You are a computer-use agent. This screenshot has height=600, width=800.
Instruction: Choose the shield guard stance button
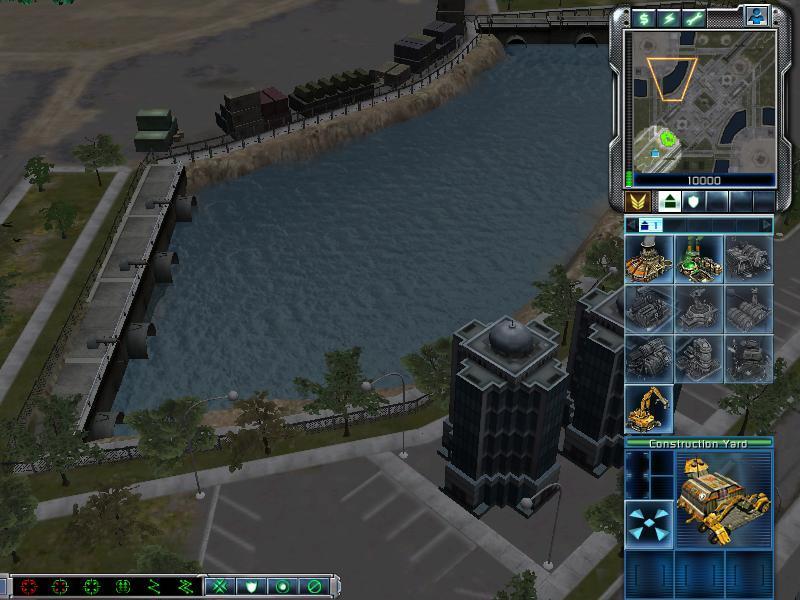[x=251, y=586]
